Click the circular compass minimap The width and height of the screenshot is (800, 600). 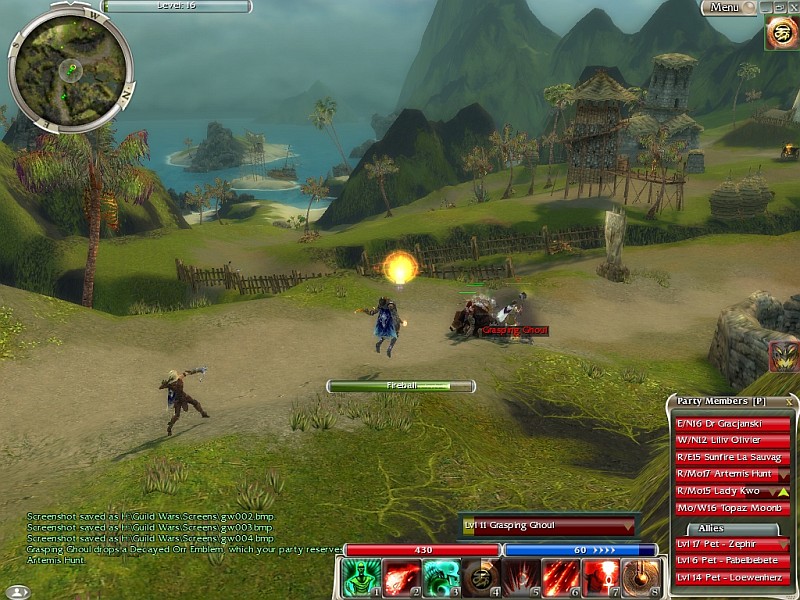click(70, 68)
